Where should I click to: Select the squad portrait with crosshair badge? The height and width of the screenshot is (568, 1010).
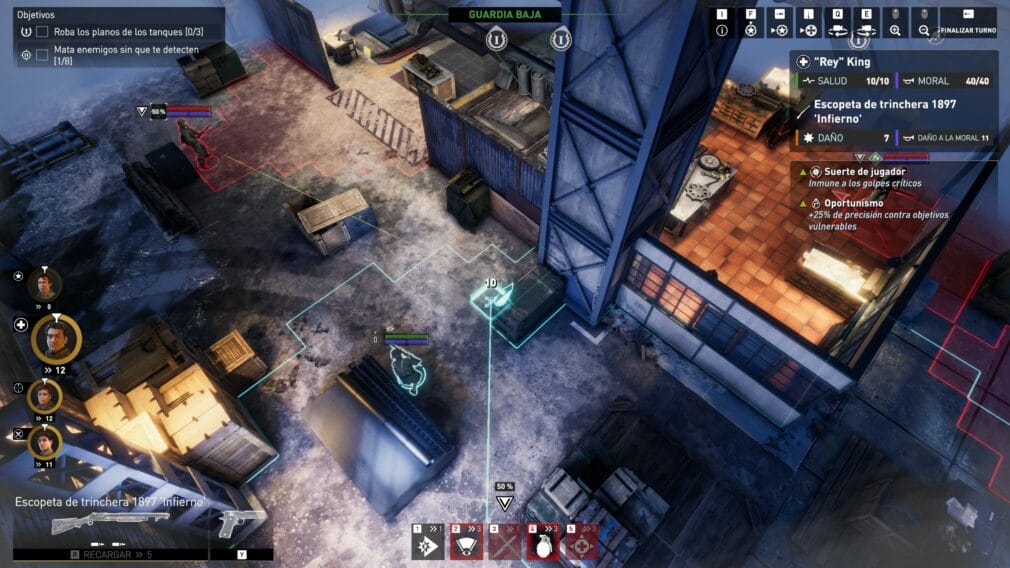pos(44,396)
